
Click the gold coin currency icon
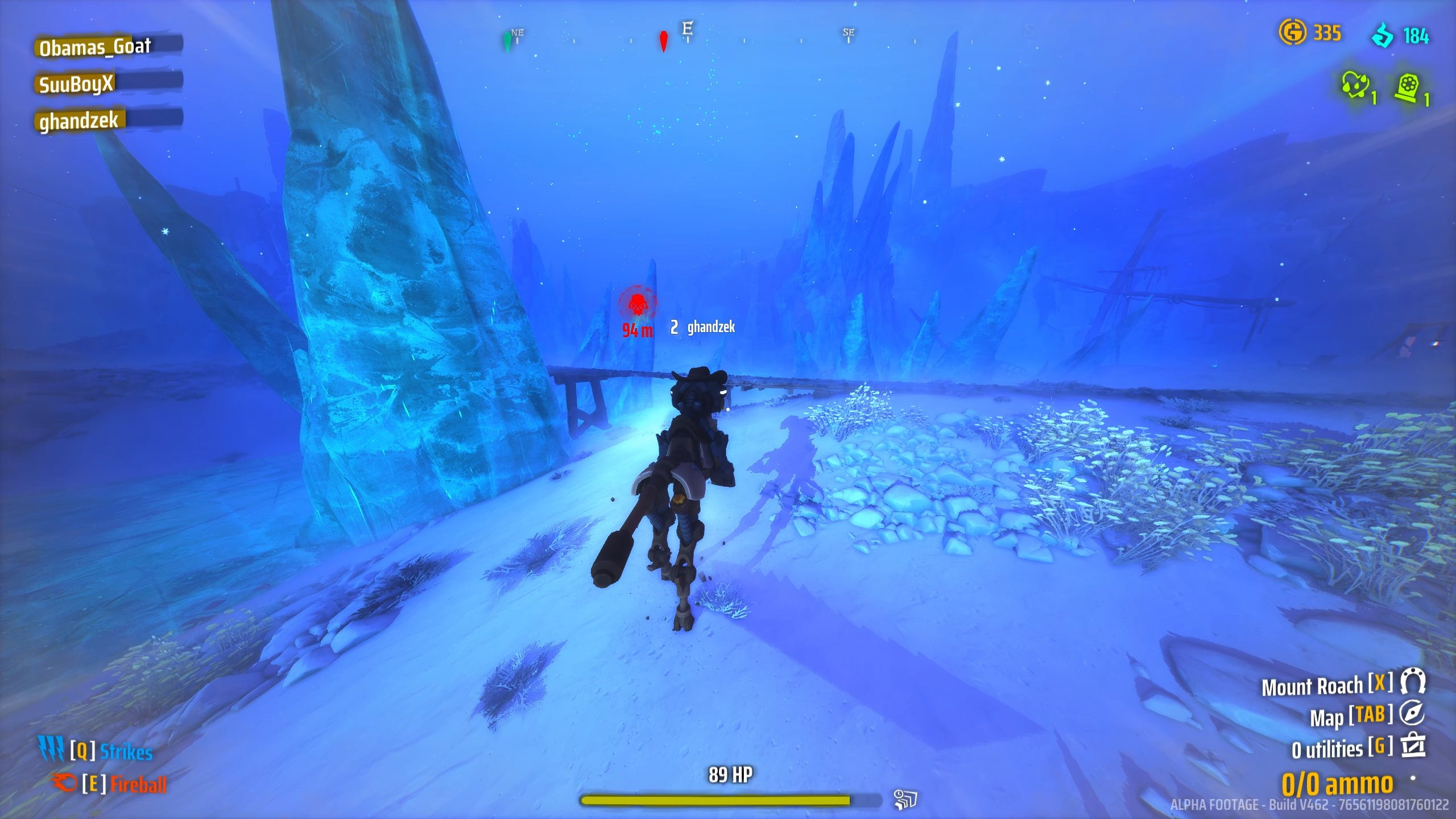pos(1292,32)
